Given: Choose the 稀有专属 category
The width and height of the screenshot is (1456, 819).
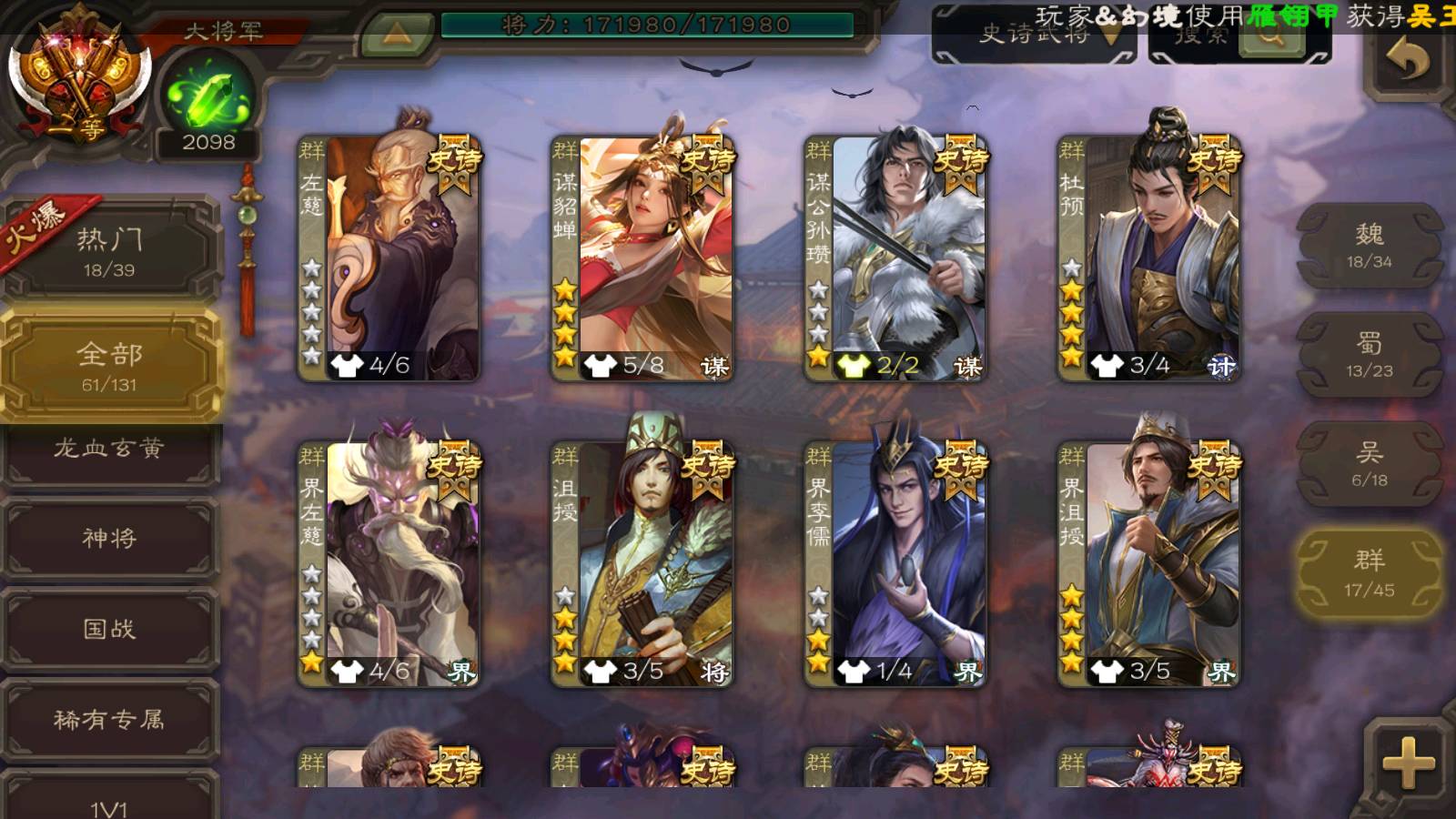Looking at the screenshot, I should (109, 720).
